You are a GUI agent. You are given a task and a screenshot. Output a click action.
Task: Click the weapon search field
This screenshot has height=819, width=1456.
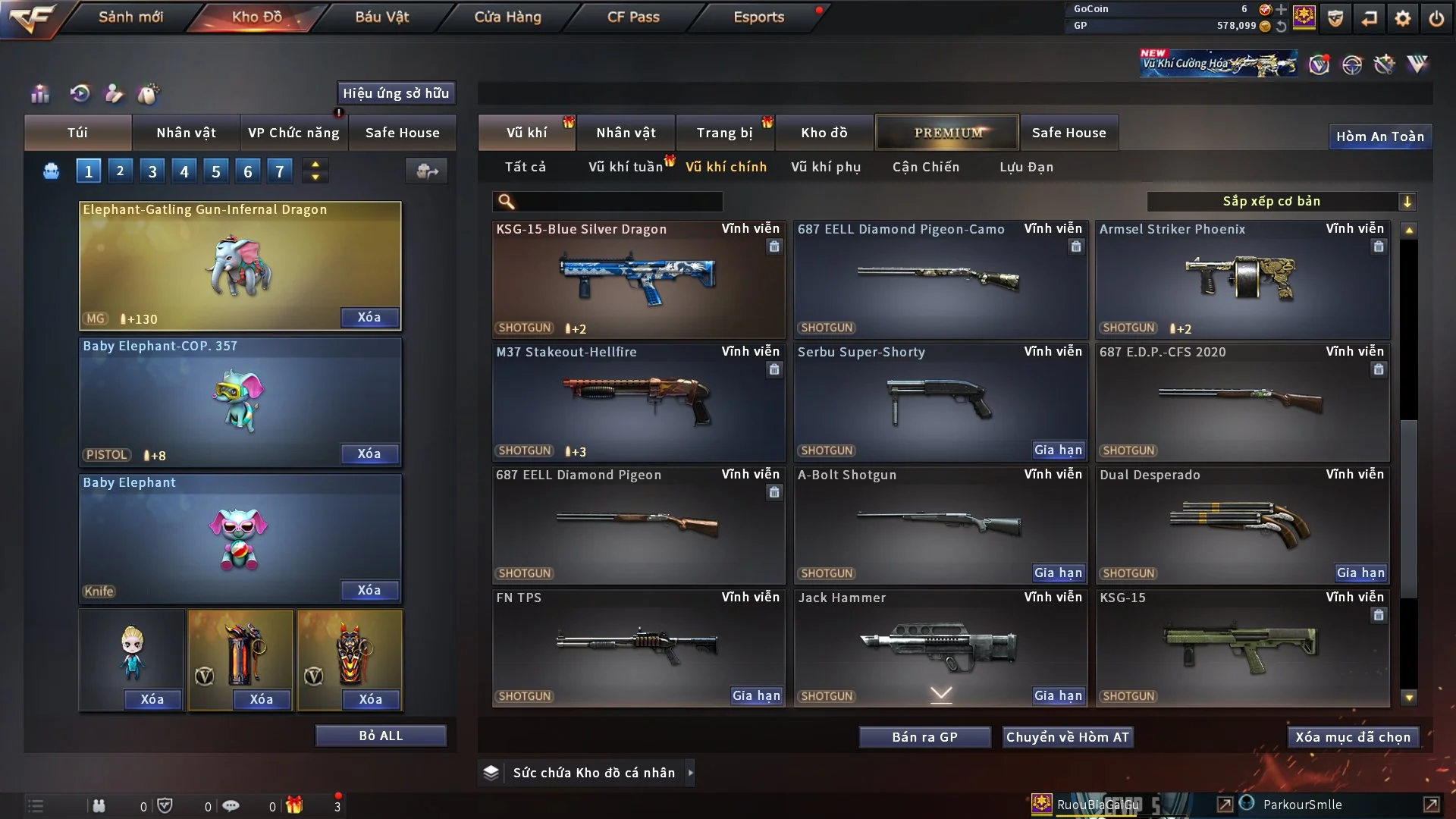tap(618, 201)
